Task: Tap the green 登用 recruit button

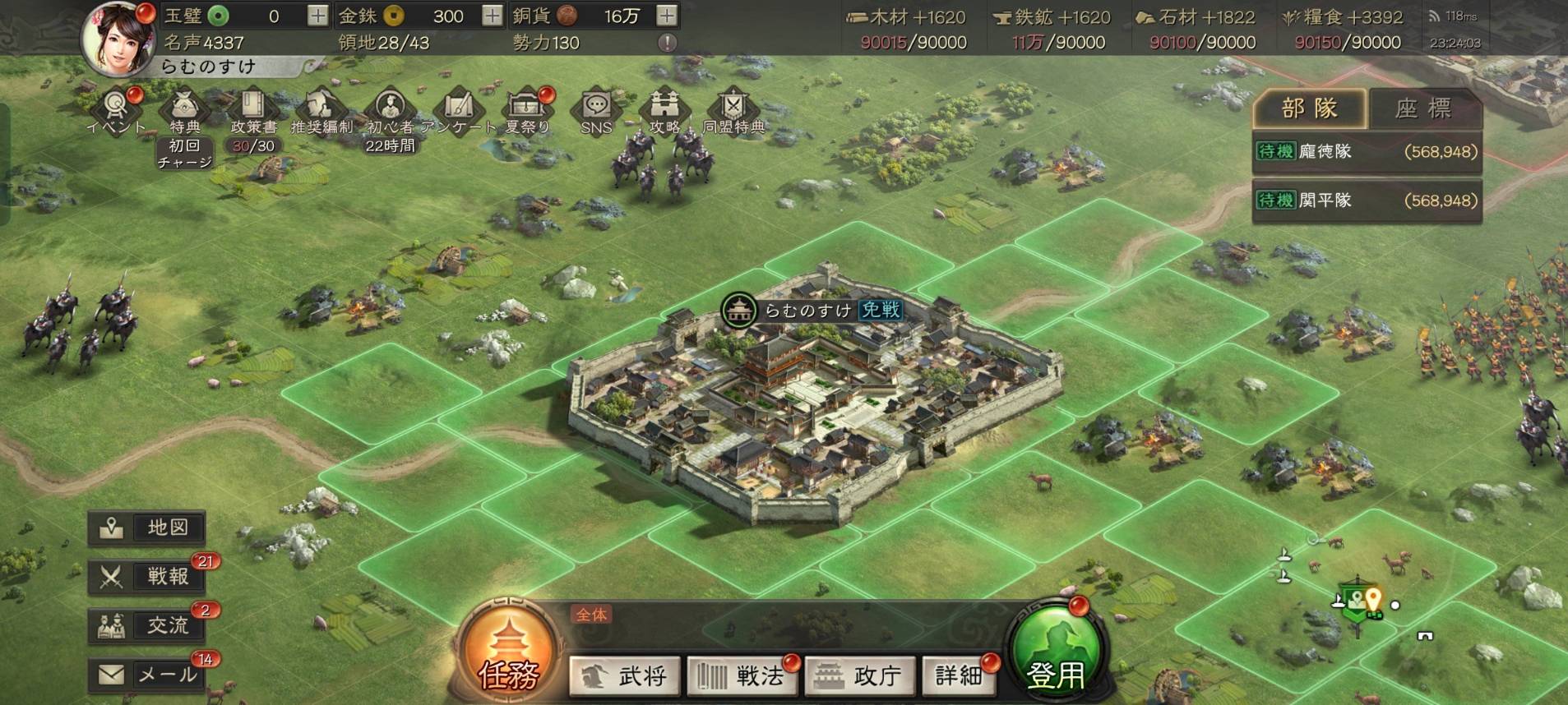Action: point(1056,657)
